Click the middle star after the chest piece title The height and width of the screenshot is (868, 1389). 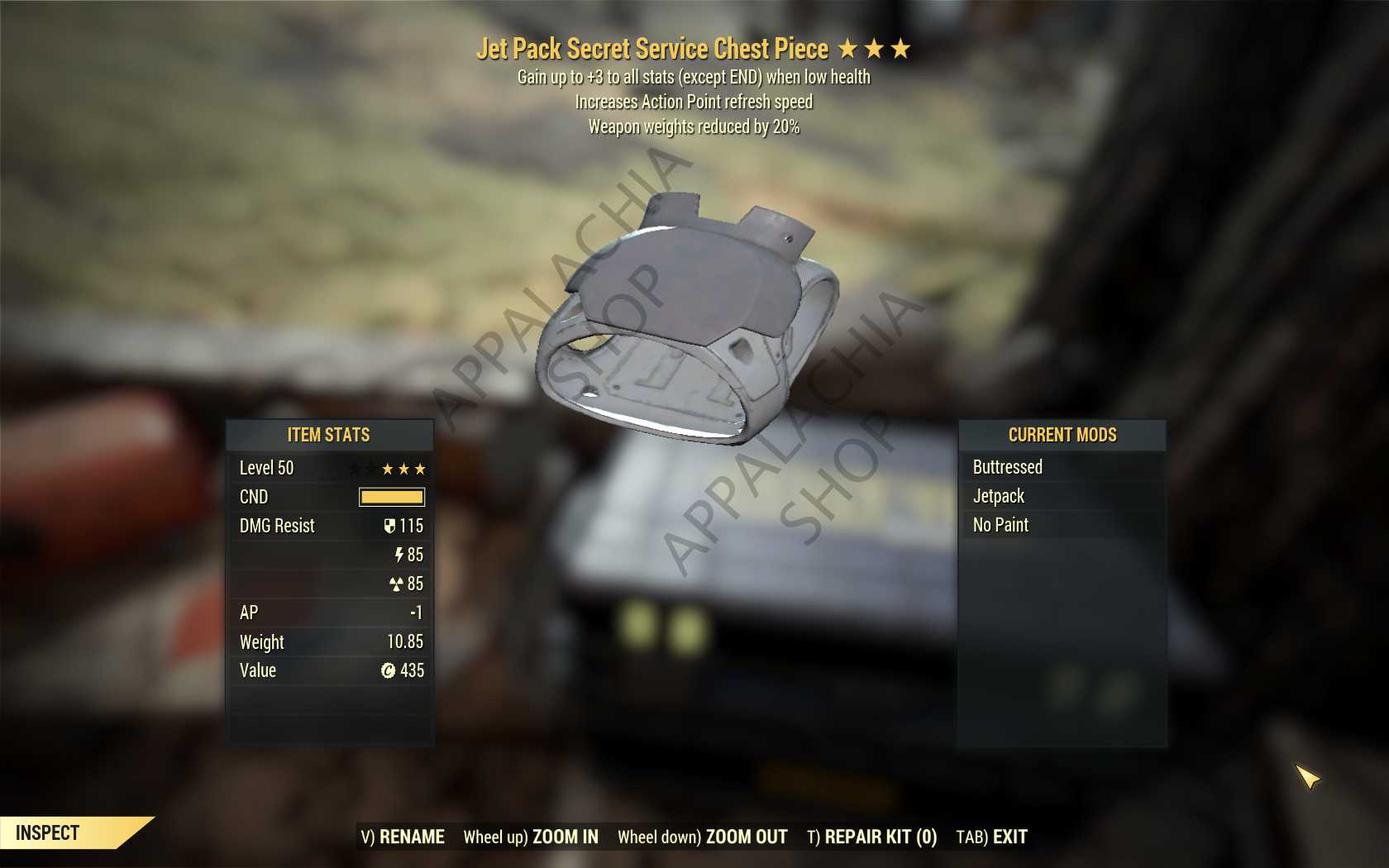click(876, 49)
